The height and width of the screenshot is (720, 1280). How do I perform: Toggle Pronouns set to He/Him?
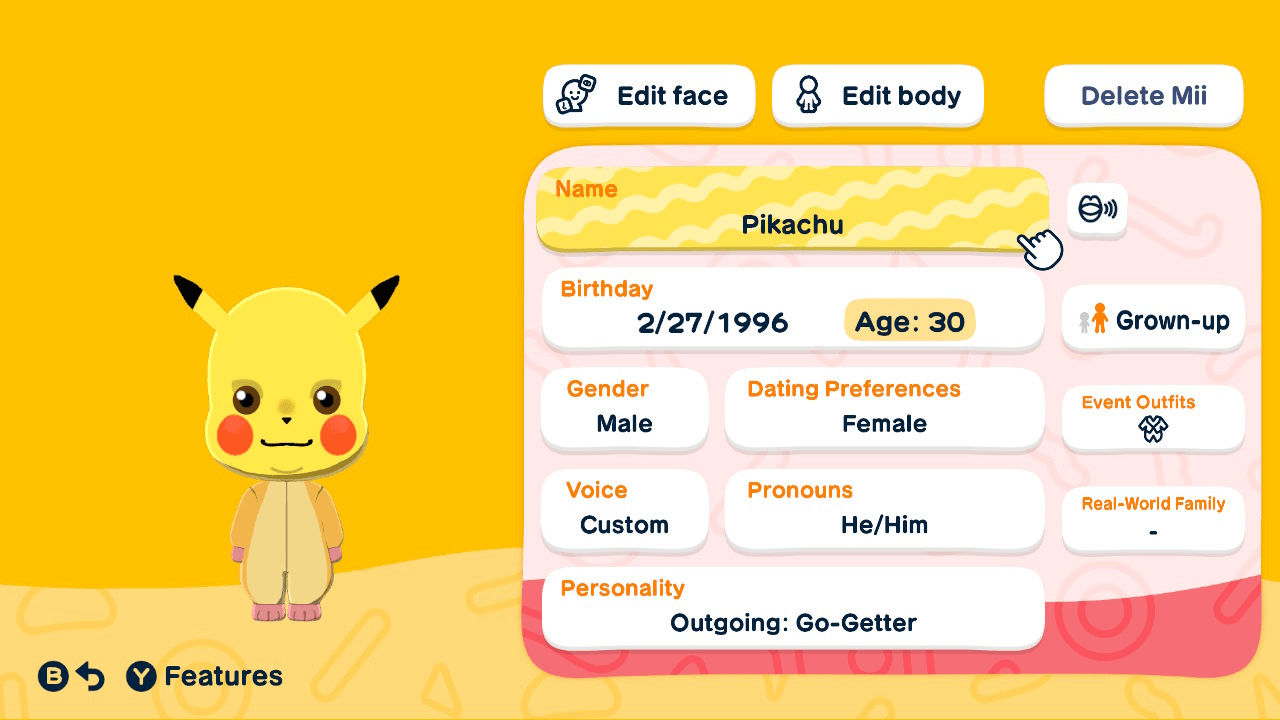(x=884, y=511)
